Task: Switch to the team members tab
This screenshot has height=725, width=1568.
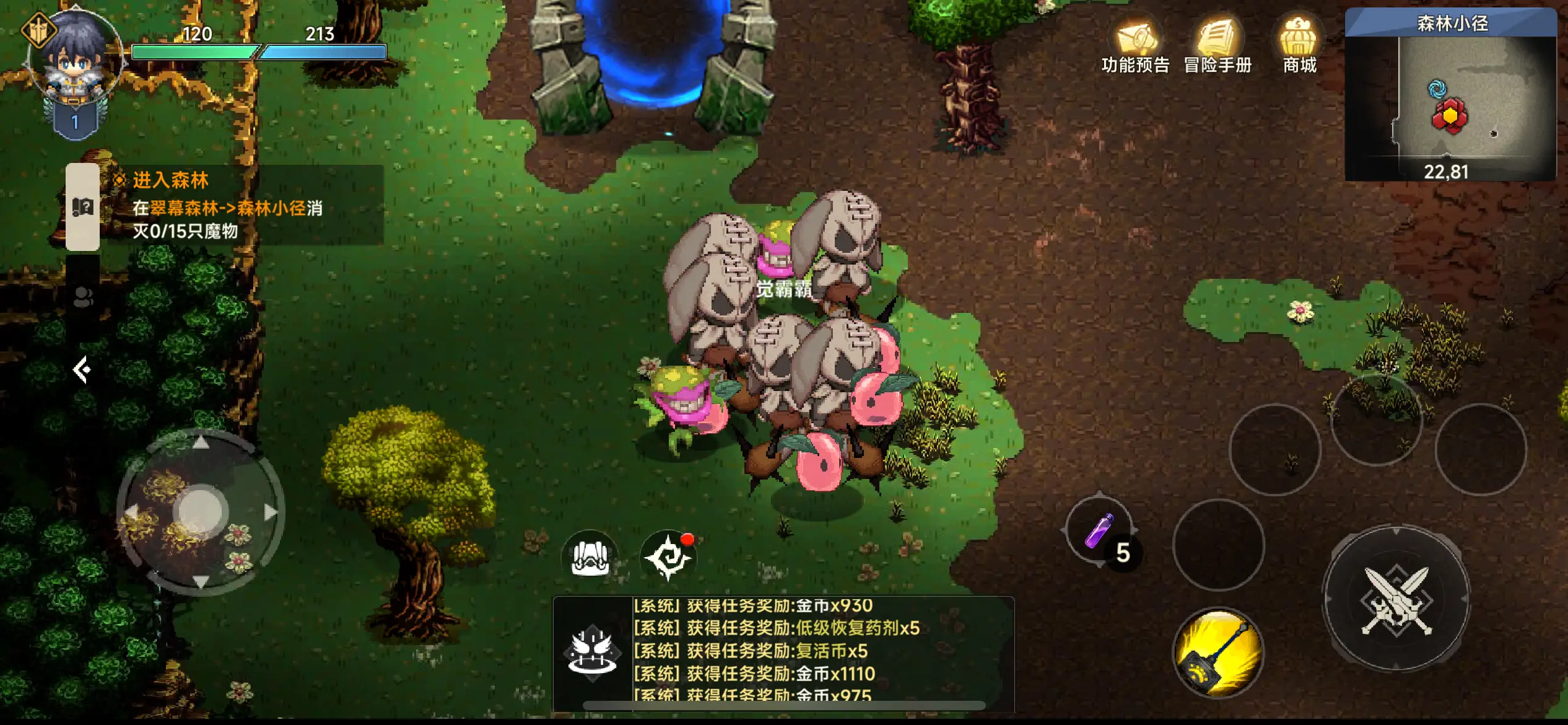Action: 83,297
